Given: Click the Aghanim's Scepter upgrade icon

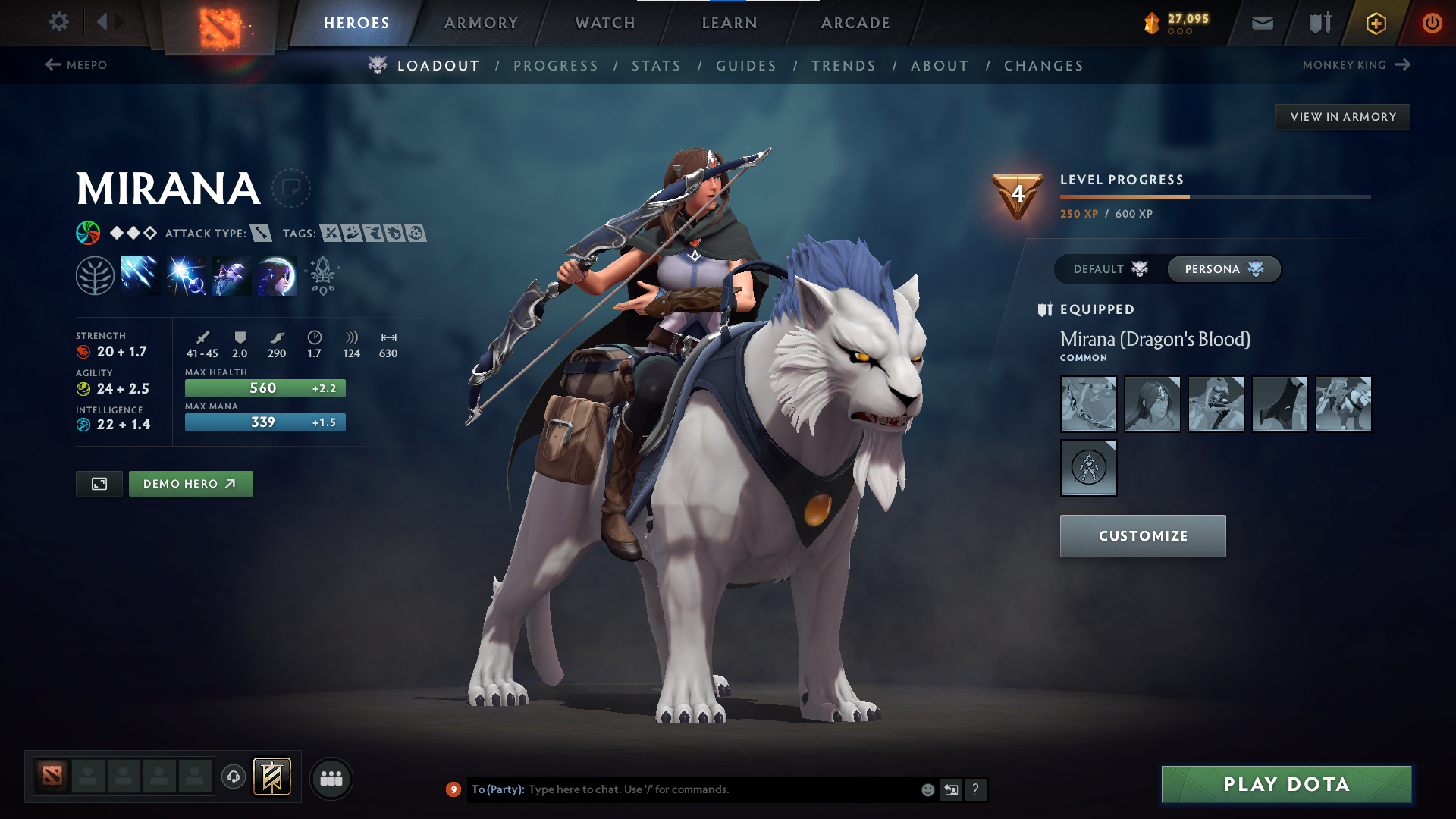Looking at the screenshot, I should tap(322, 275).
